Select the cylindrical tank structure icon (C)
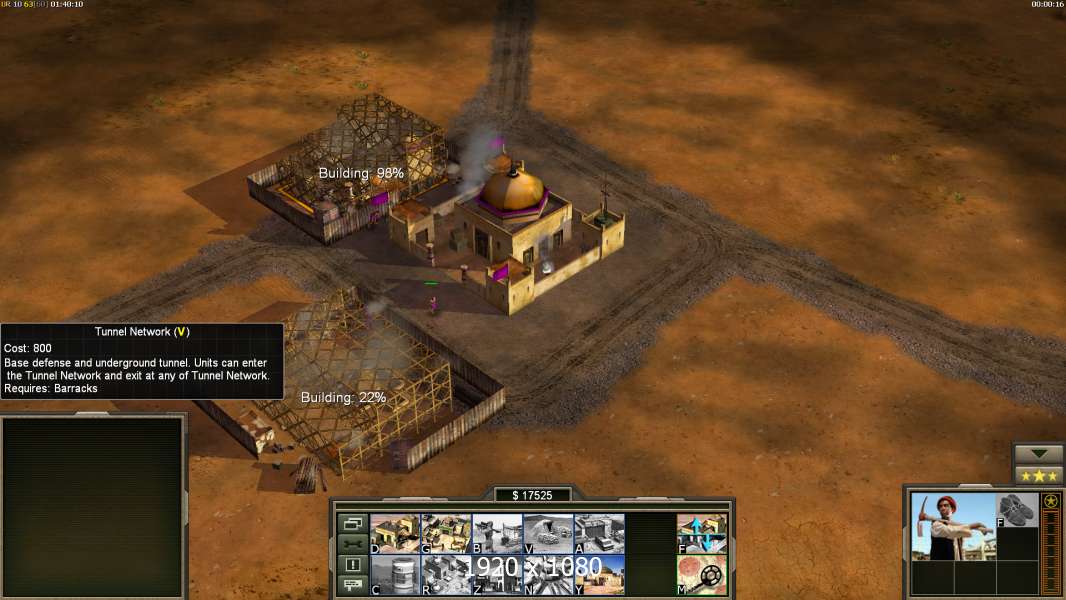1066x600 pixels. tap(395, 575)
